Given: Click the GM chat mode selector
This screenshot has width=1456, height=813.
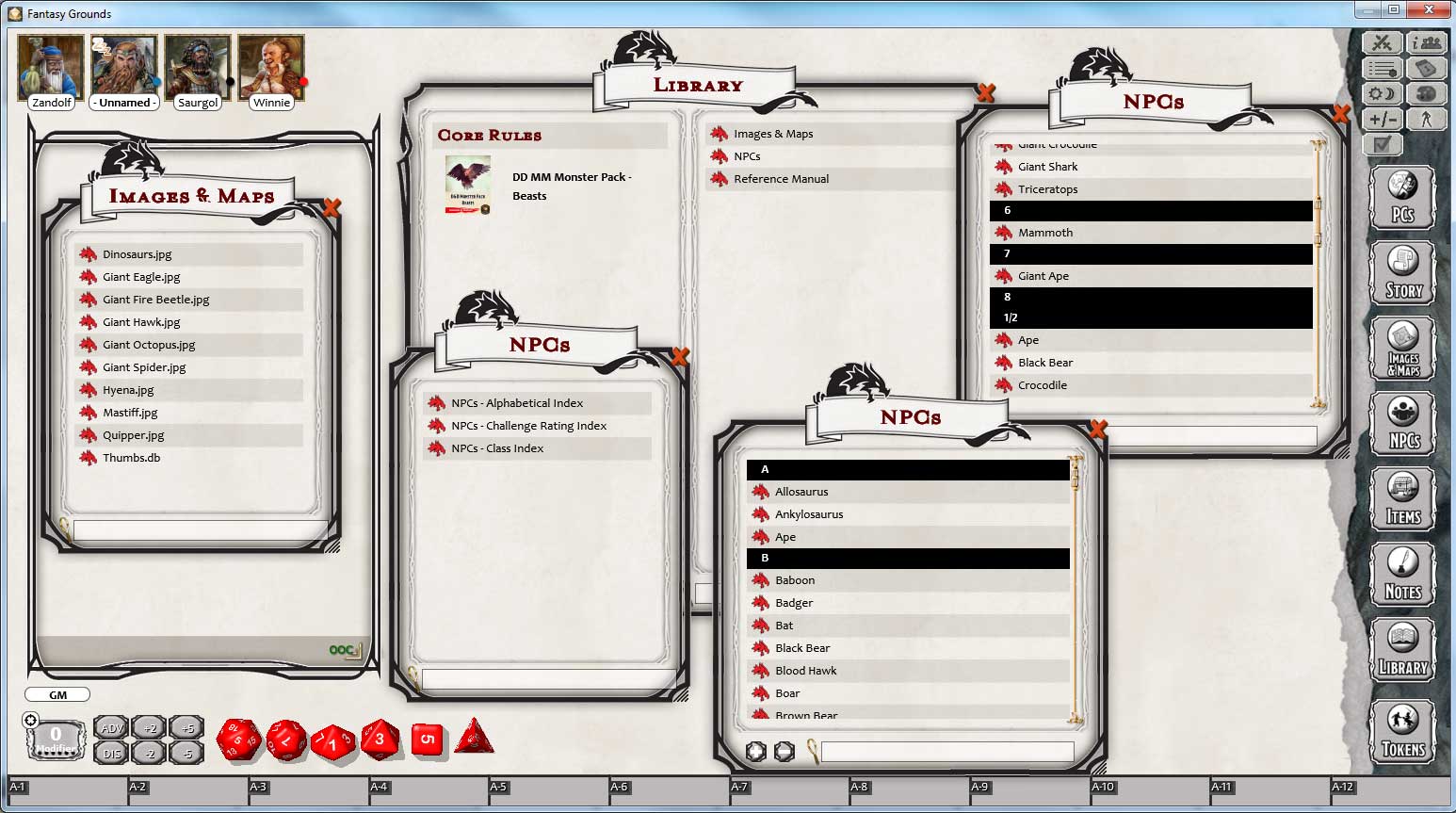Looking at the screenshot, I should 57,694.
